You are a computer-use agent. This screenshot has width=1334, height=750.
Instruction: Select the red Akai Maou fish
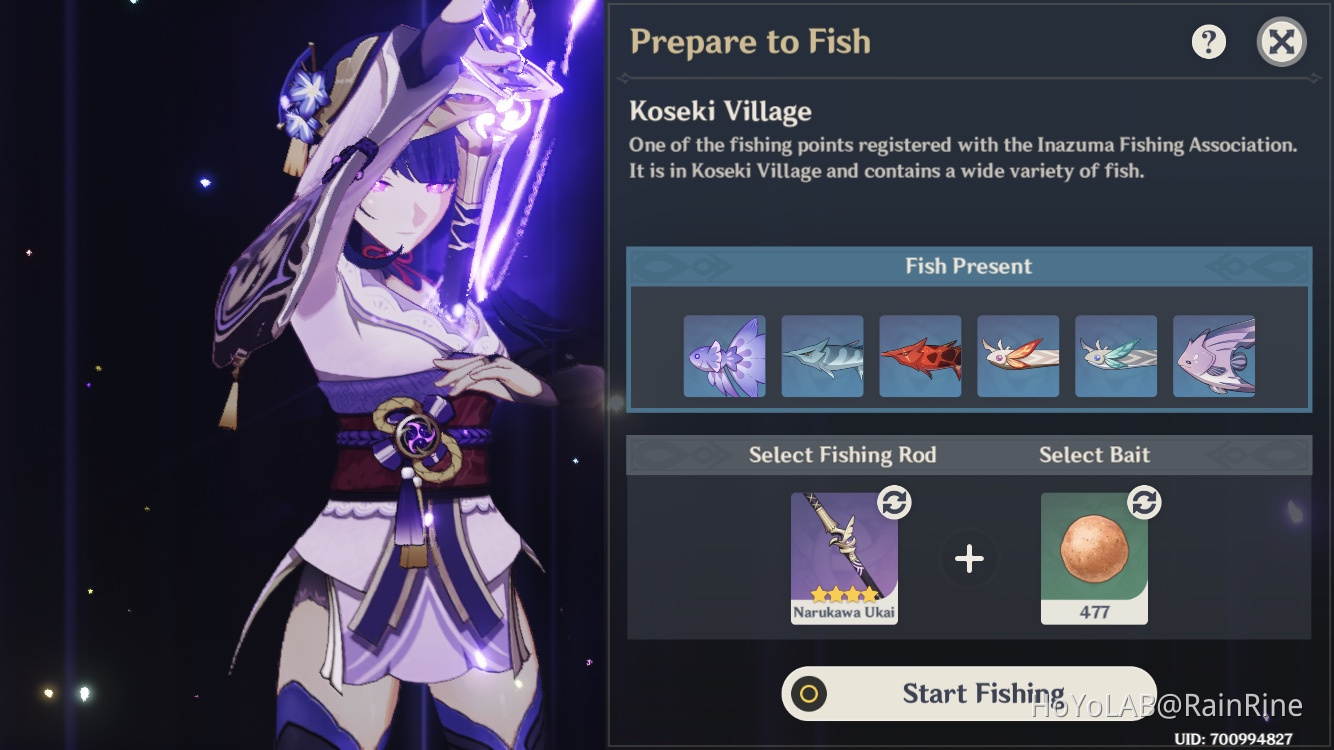(920, 354)
